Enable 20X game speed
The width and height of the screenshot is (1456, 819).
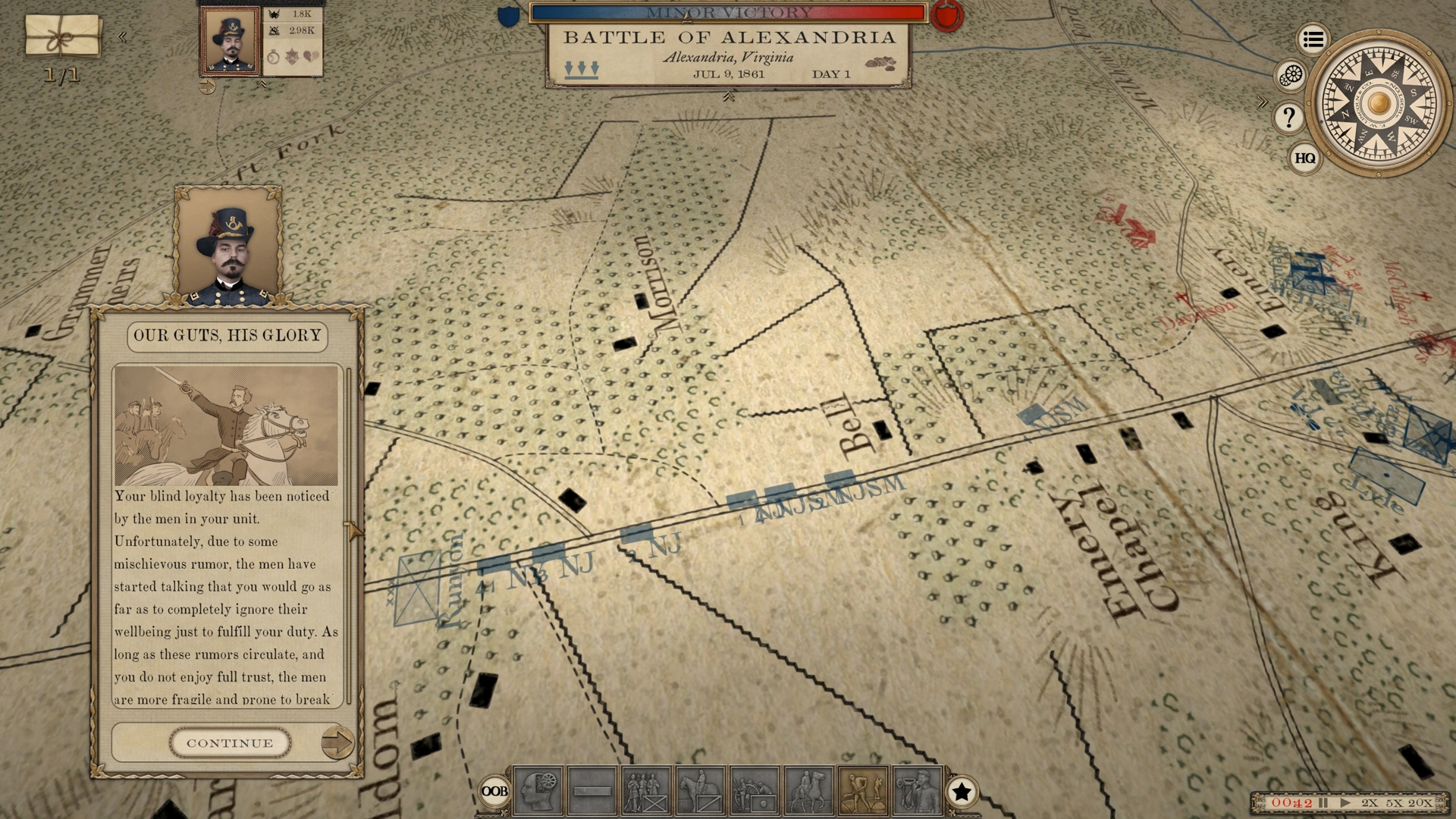tap(1420, 802)
